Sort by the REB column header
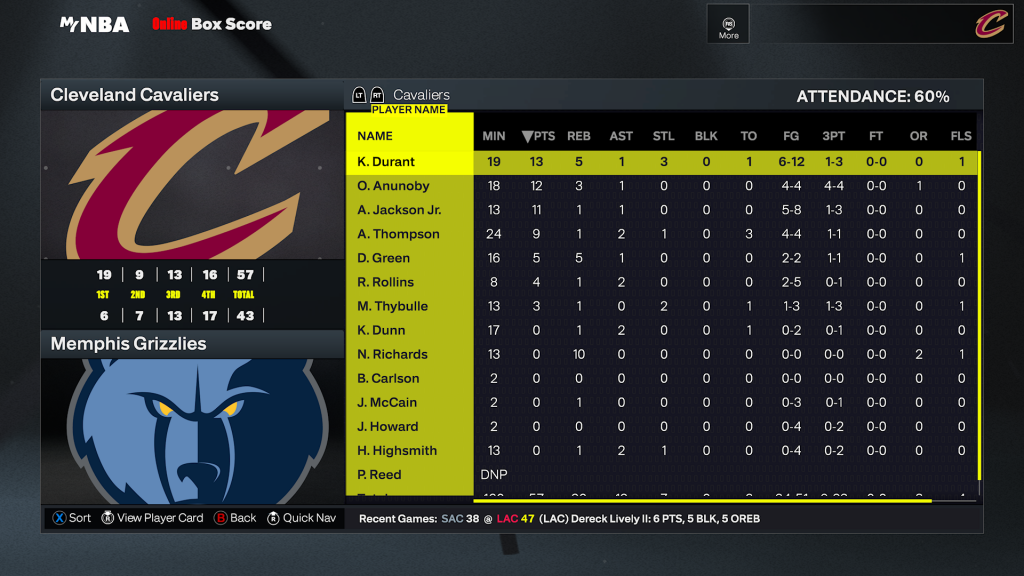This screenshot has width=1024, height=576. click(x=579, y=136)
